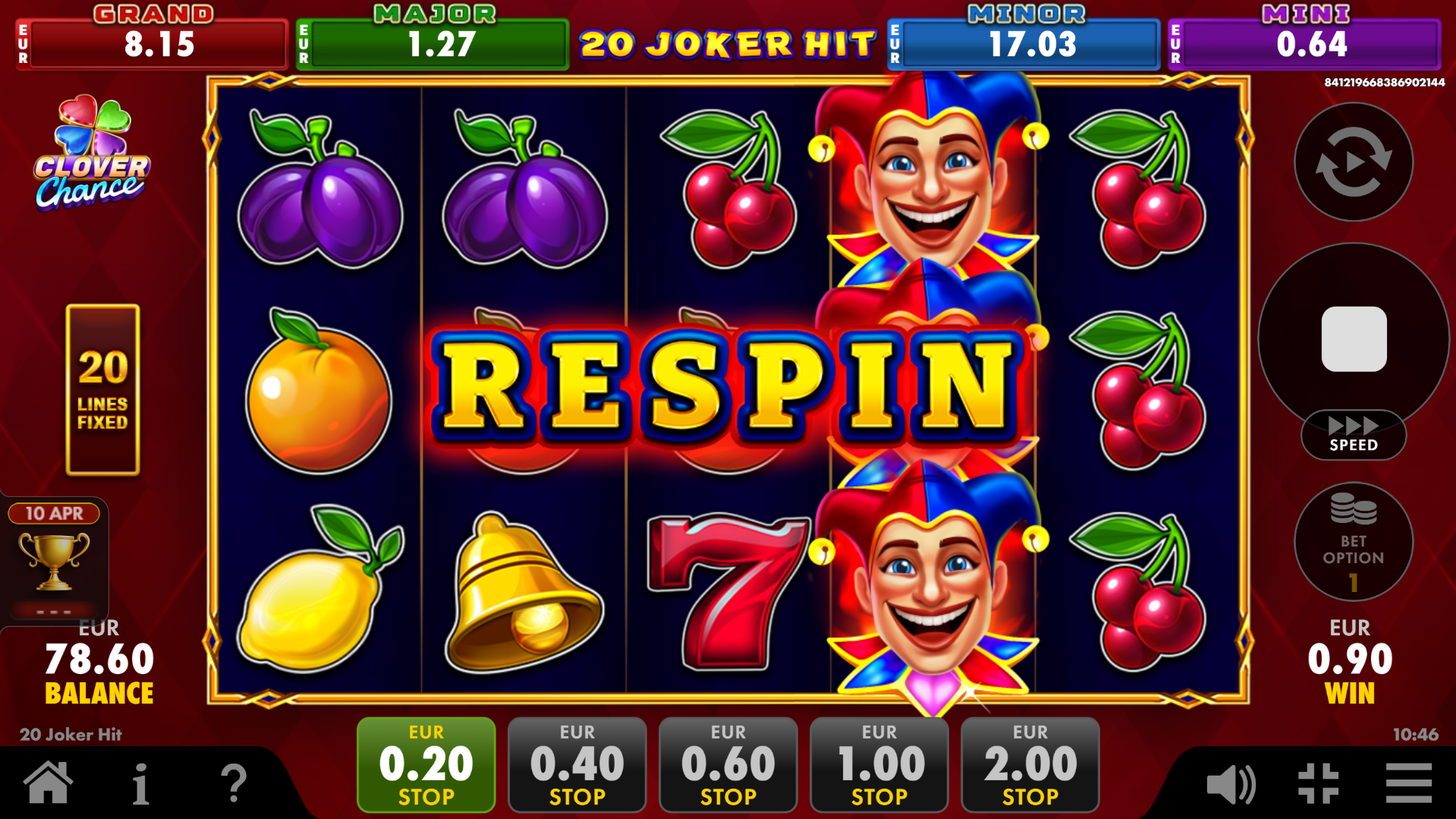Open the game settings hamburger menu
1456x819 pixels.
pos(1407,782)
